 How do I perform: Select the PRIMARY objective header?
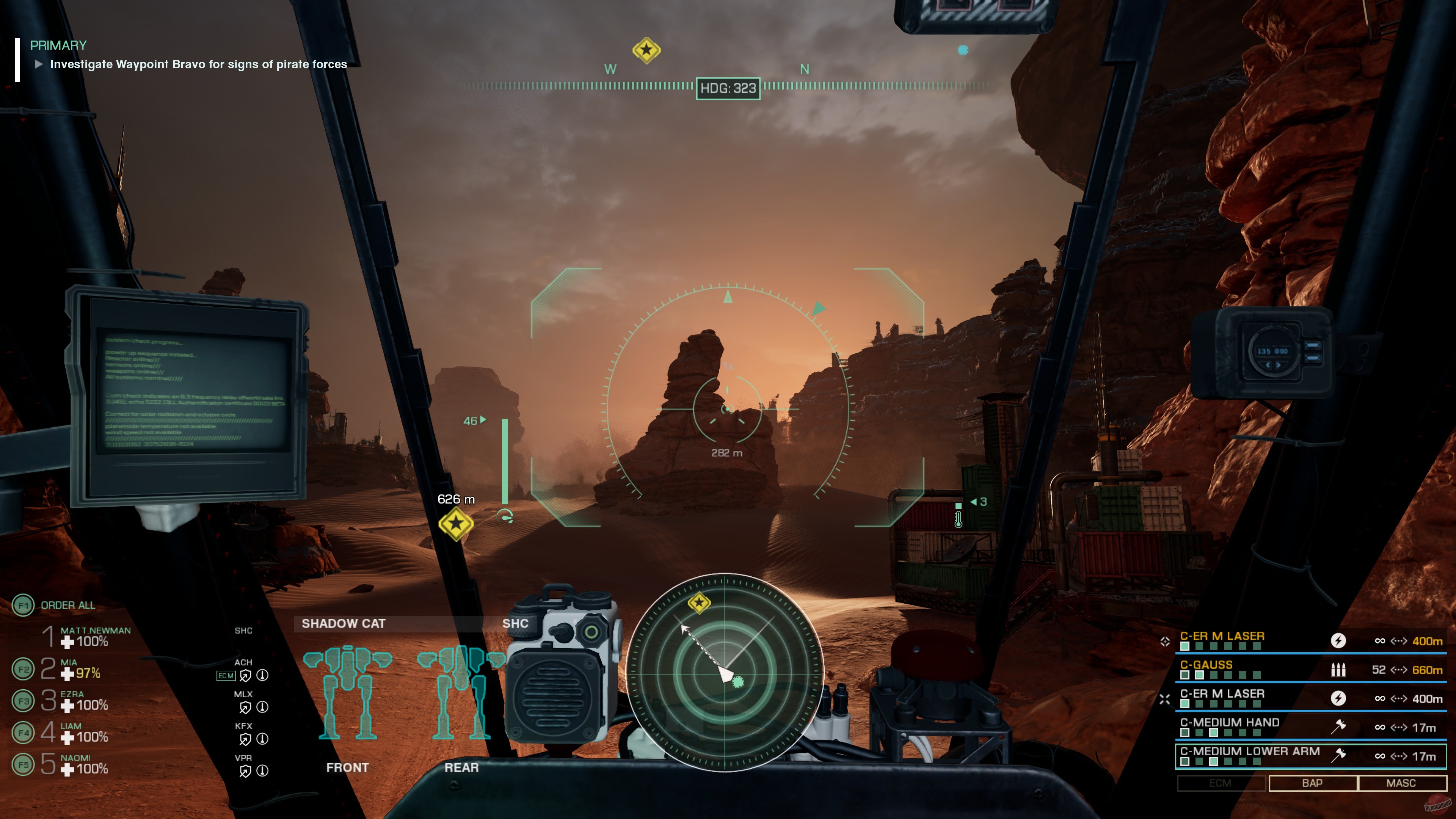click(x=58, y=46)
